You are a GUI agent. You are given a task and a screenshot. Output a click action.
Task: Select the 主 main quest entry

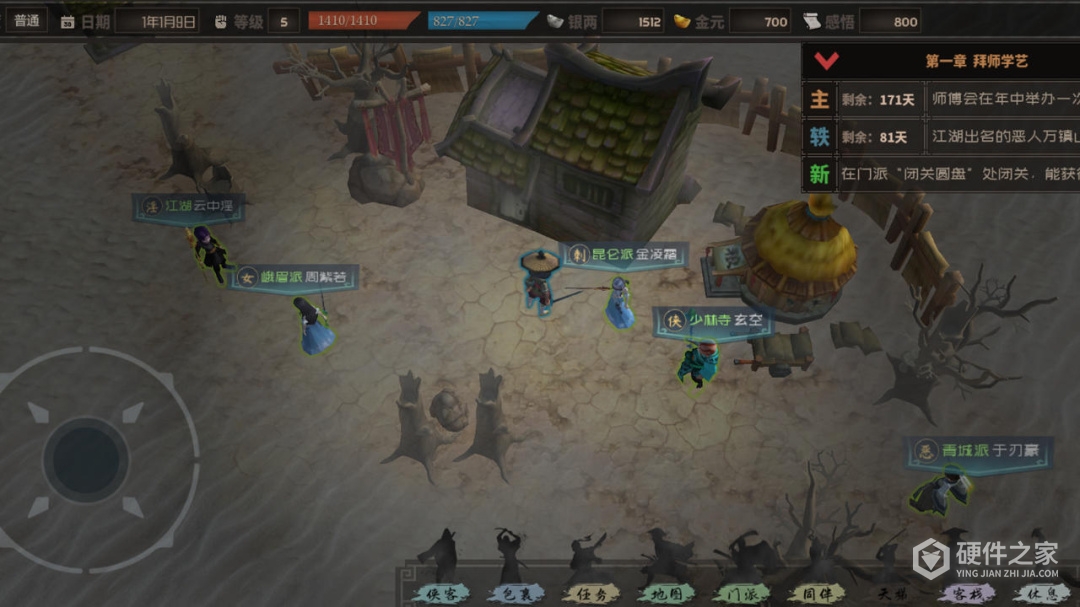pyautogui.click(x=820, y=99)
